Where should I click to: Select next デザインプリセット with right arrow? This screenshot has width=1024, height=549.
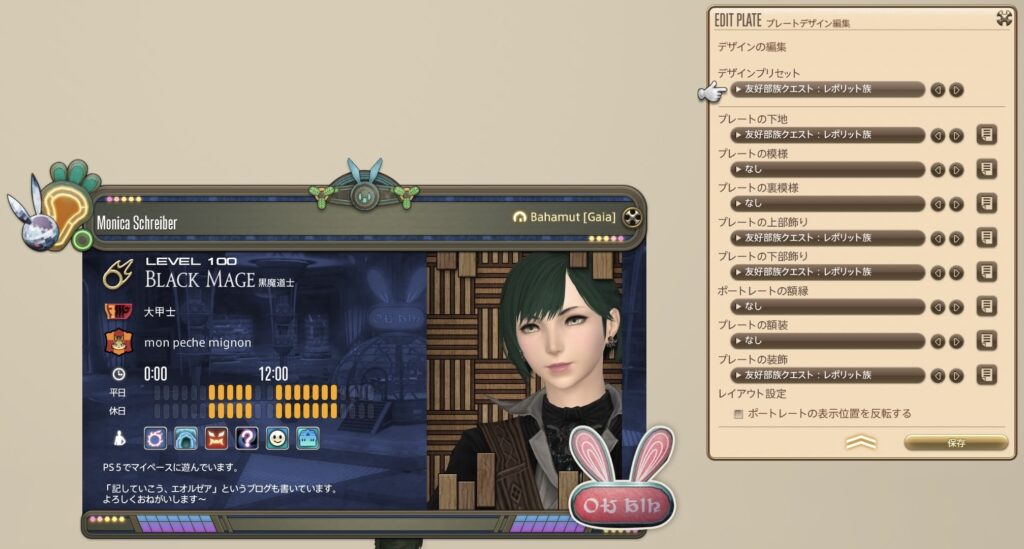coord(956,89)
